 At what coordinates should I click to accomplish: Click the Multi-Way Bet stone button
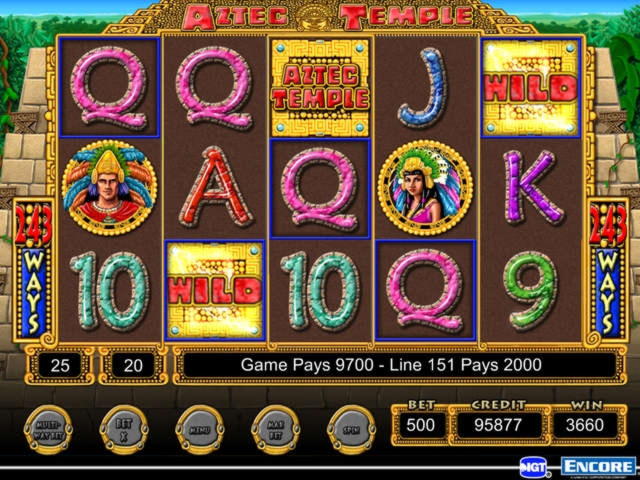[48, 430]
